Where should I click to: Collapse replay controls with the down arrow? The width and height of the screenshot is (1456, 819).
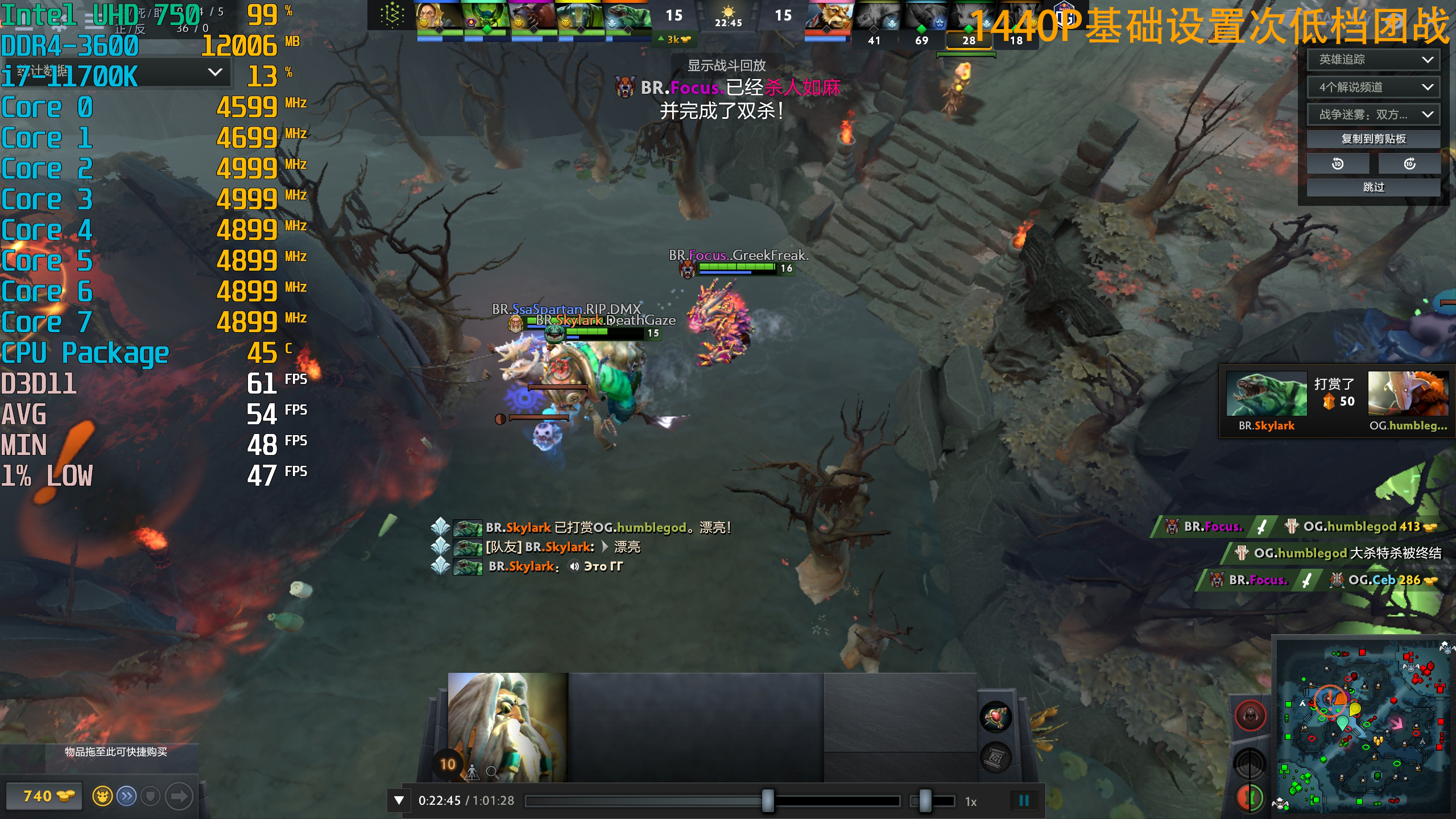coord(399,801)
